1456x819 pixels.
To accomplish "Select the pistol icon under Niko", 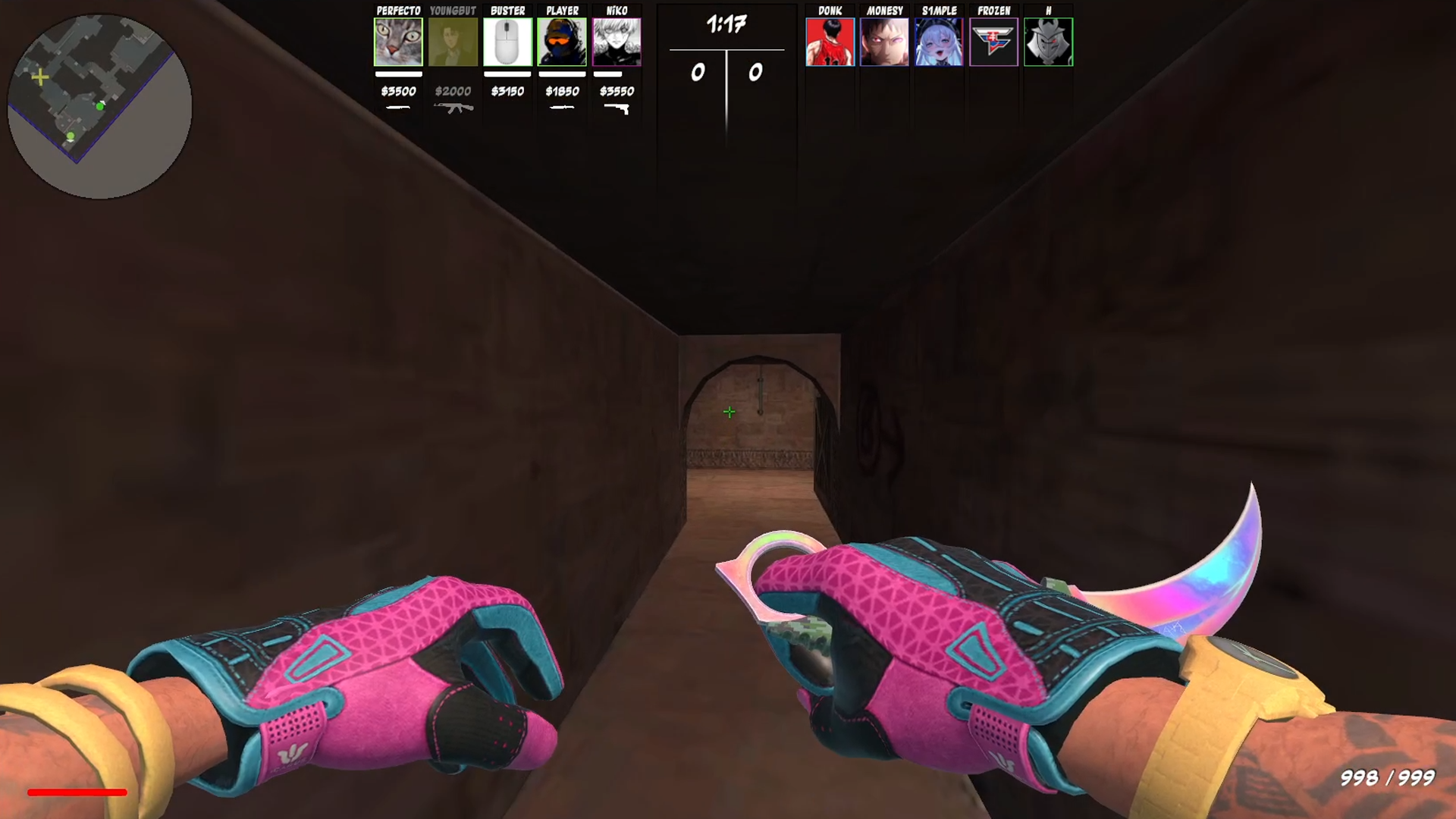I will (620, 108).
